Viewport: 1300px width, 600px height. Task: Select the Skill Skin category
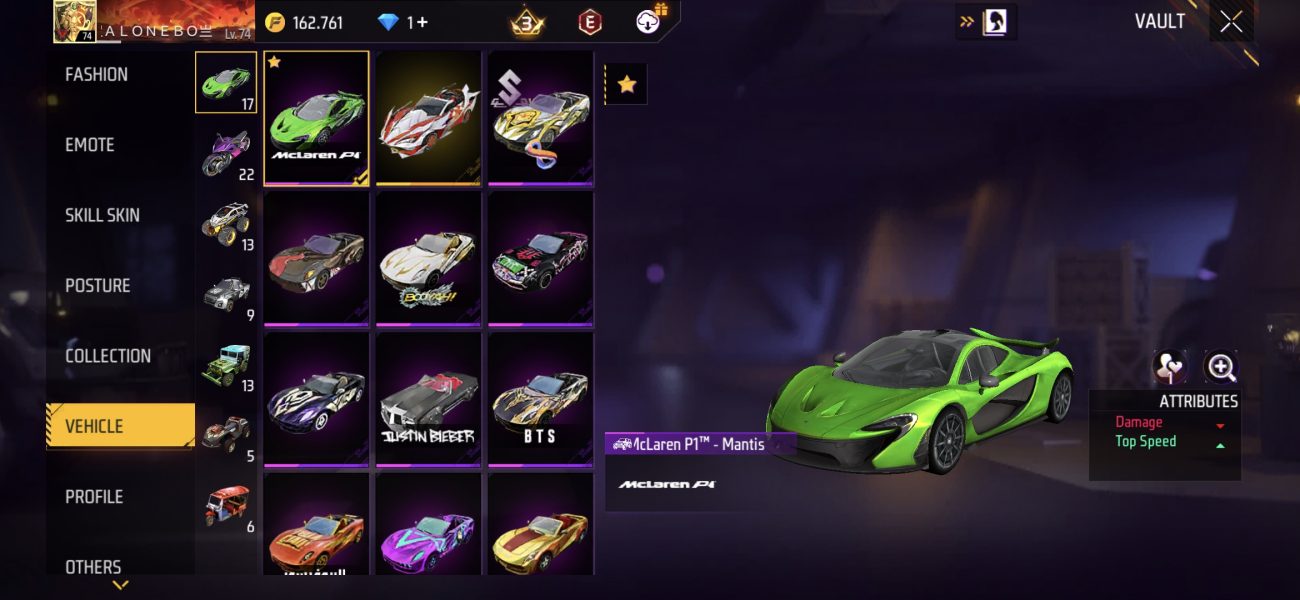click(x=102, y=215)
